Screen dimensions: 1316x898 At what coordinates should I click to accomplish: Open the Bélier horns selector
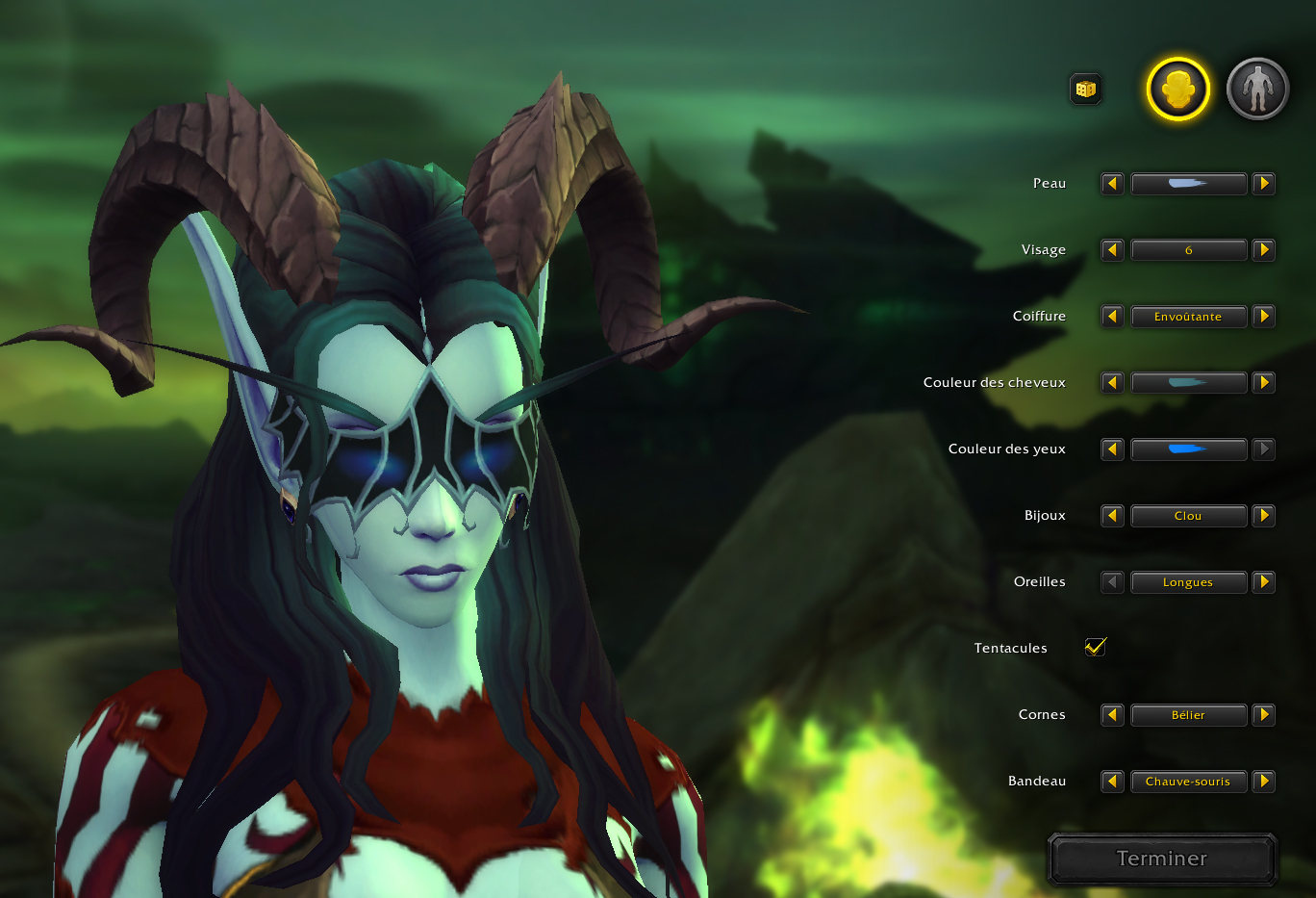point(1189,714)
